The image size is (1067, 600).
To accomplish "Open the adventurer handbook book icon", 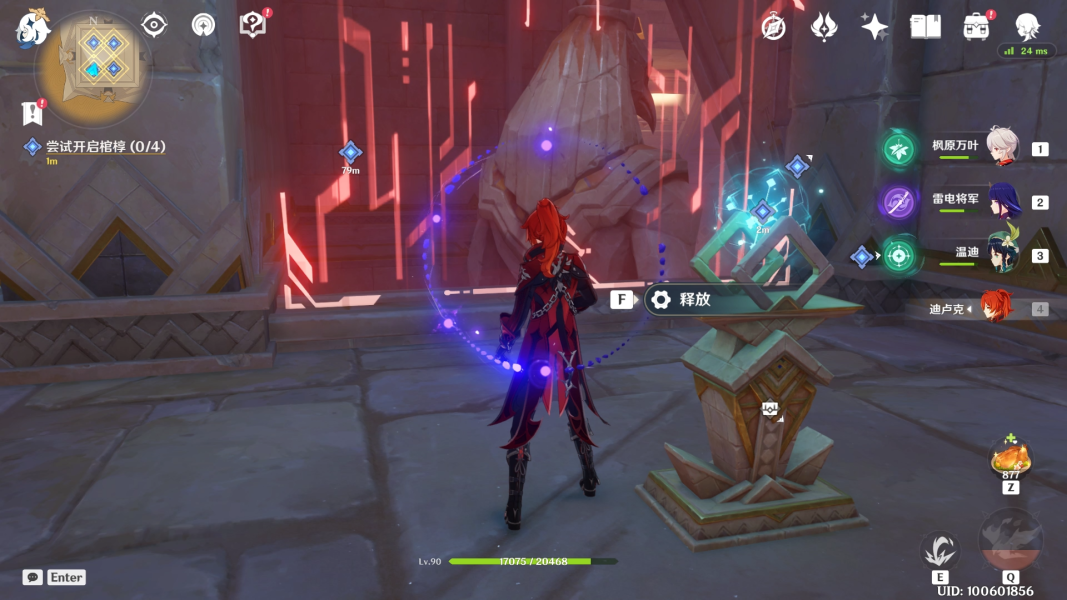I will (925, 27).
